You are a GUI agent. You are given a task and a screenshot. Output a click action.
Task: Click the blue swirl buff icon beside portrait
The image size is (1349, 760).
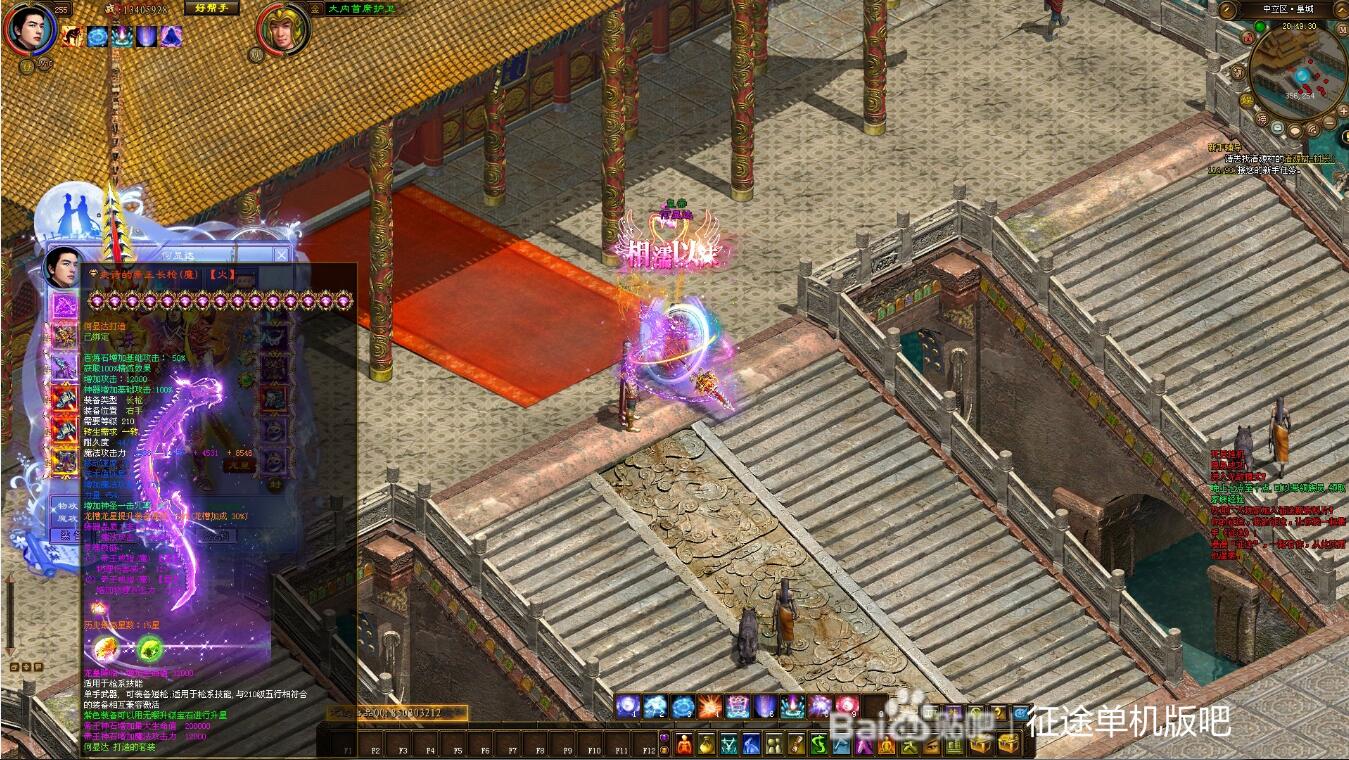[98, 37]
